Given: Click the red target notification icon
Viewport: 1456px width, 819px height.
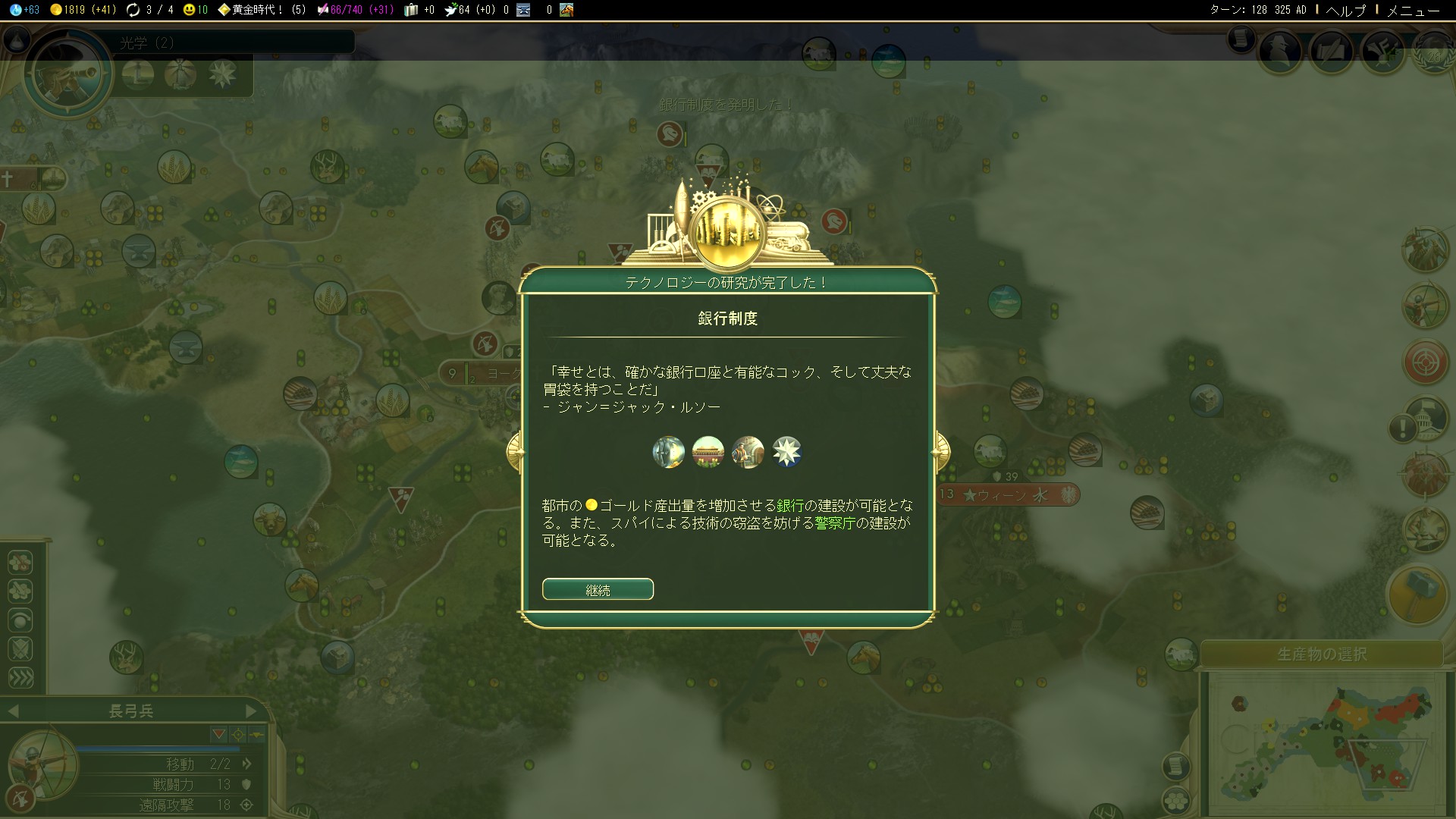Looking at the screenshot, I should tap(1426, 362).
